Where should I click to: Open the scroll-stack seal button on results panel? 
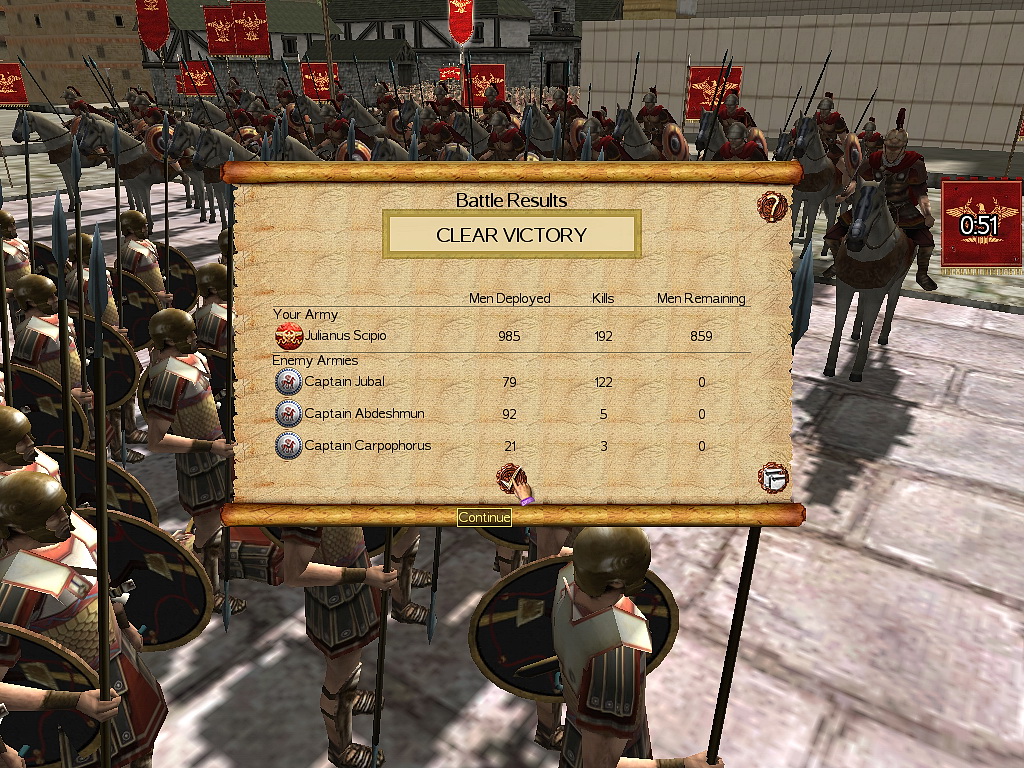pos(773,477)
